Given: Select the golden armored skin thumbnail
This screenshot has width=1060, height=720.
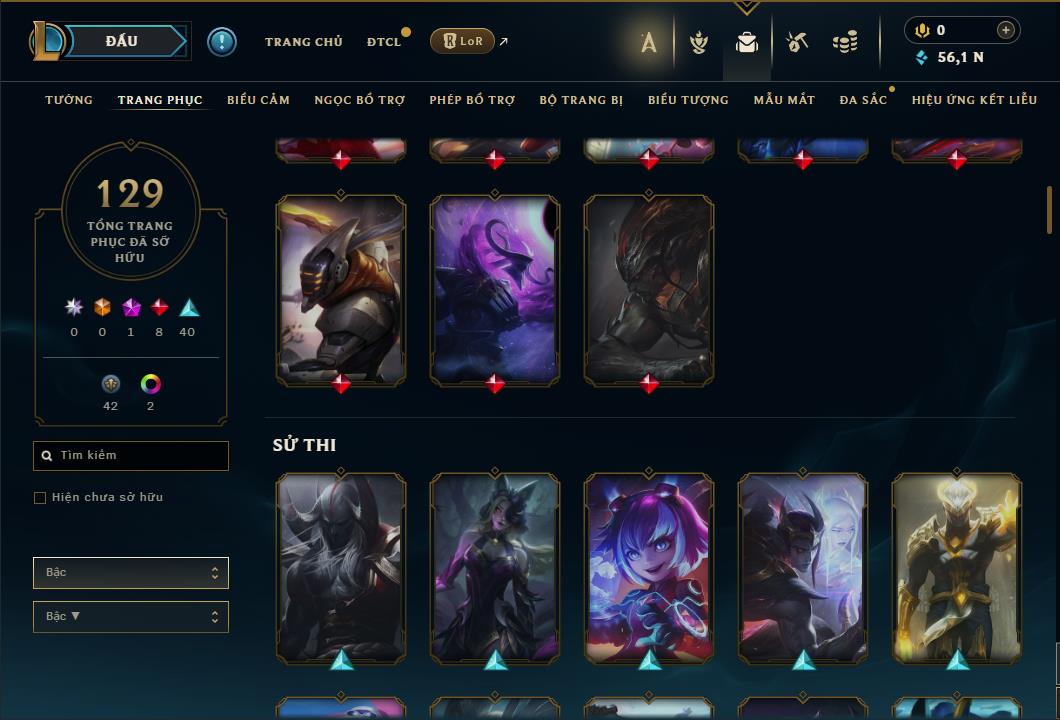Looking at the screenshot, I should (x=956, y=567).
